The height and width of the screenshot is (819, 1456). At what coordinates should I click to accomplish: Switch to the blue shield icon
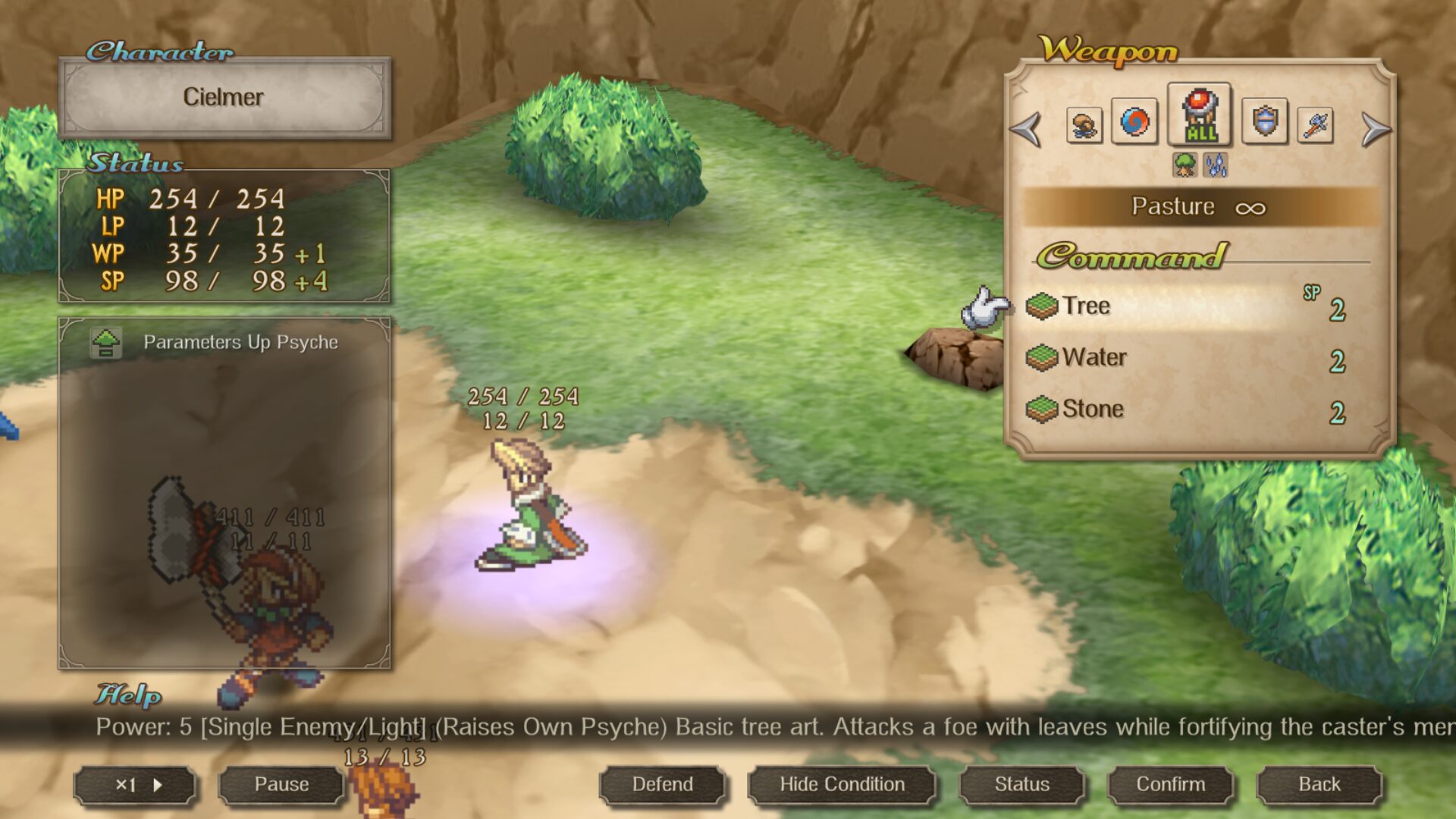(x=1264, y=121)
